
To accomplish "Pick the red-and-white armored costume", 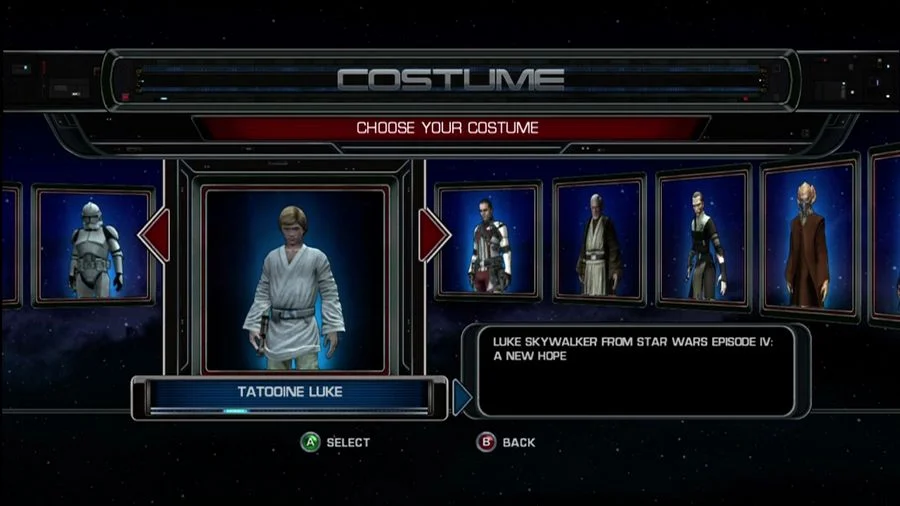I will point(490,242).
